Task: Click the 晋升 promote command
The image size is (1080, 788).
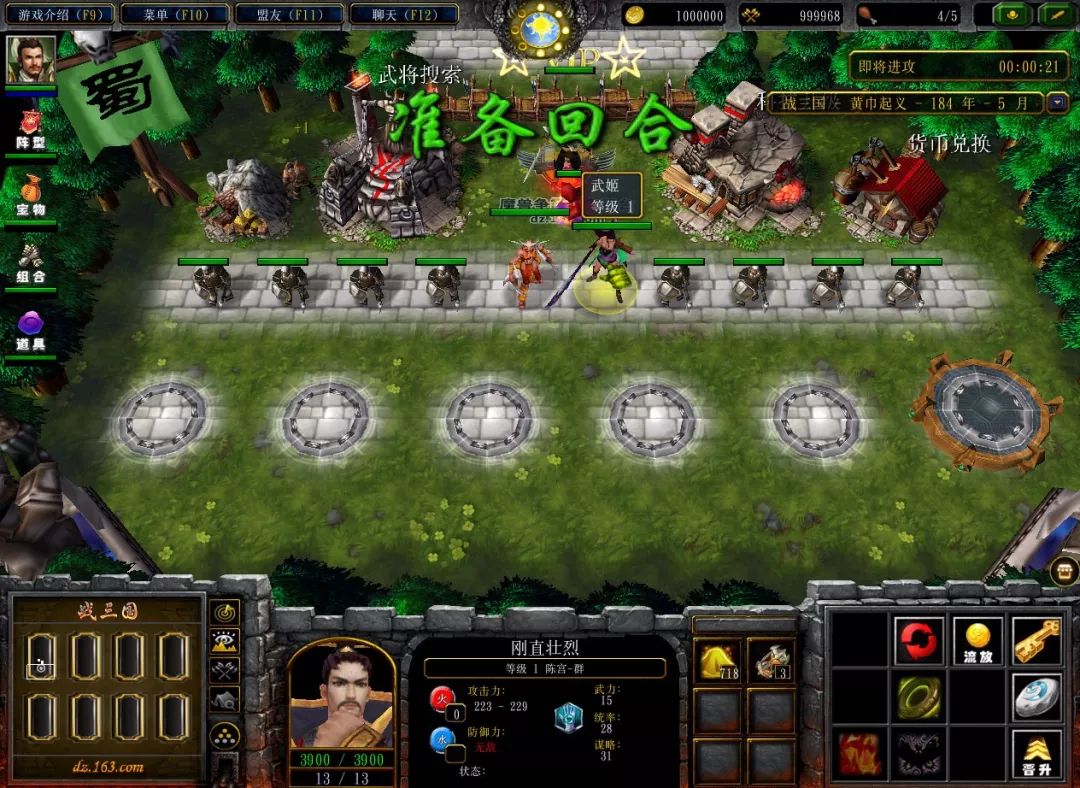Action: (1037, 754)
